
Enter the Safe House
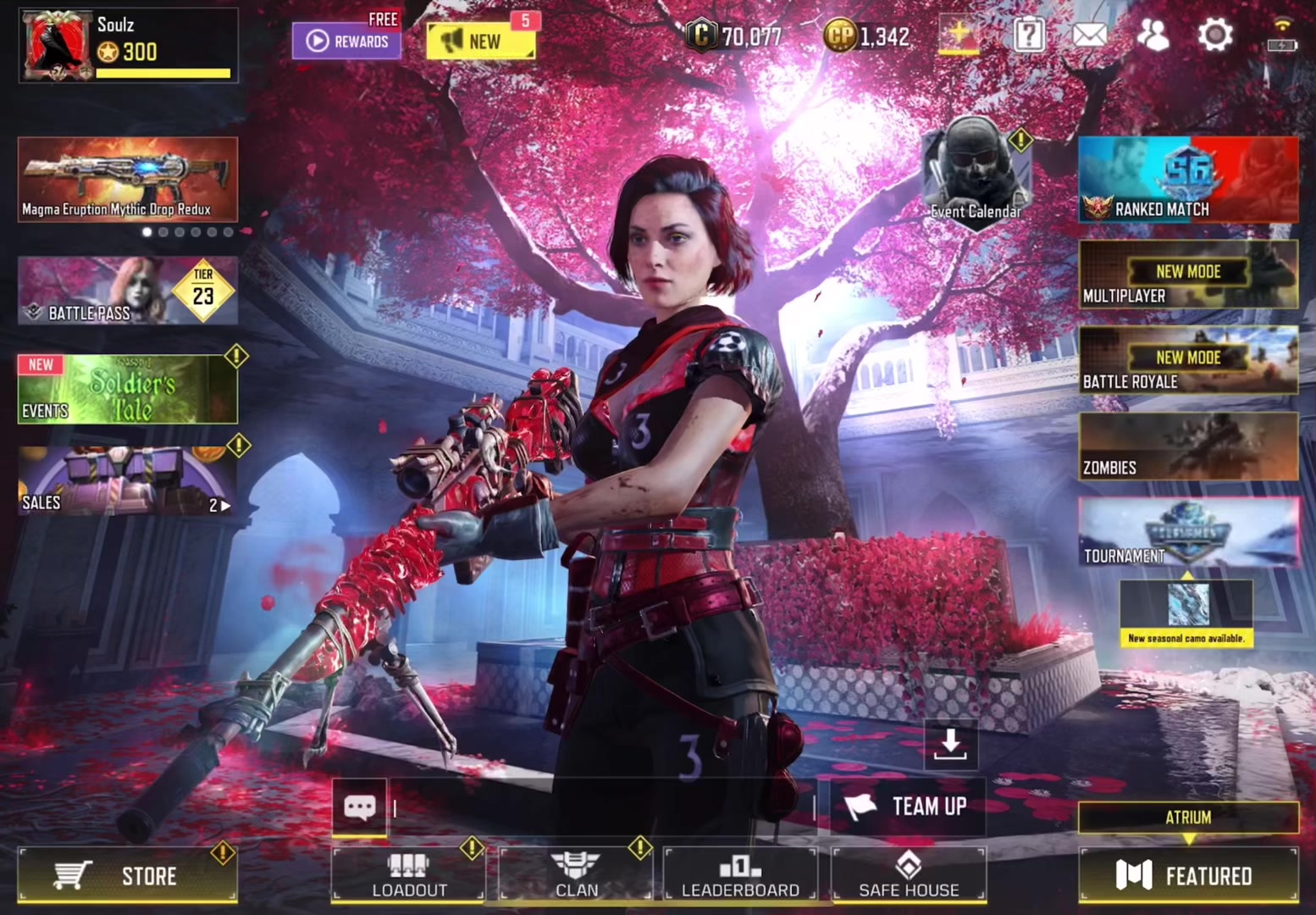[909, 874]
